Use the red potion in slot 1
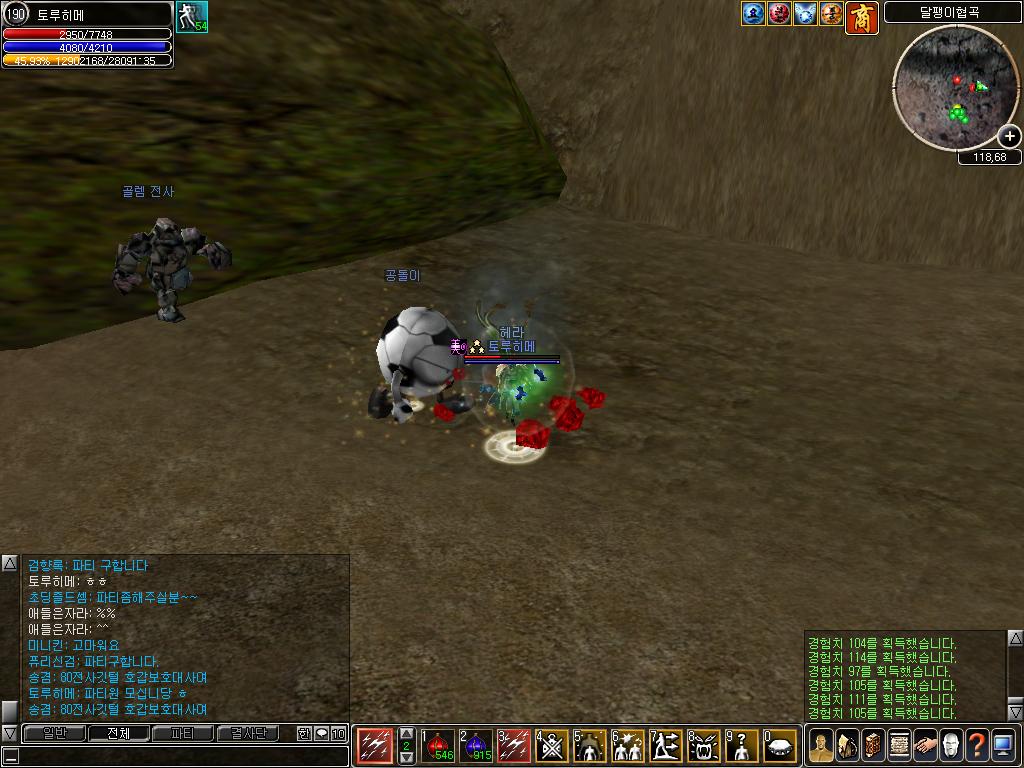The height and width of the screenshot is (768, 1024). [x=438, y=745]
